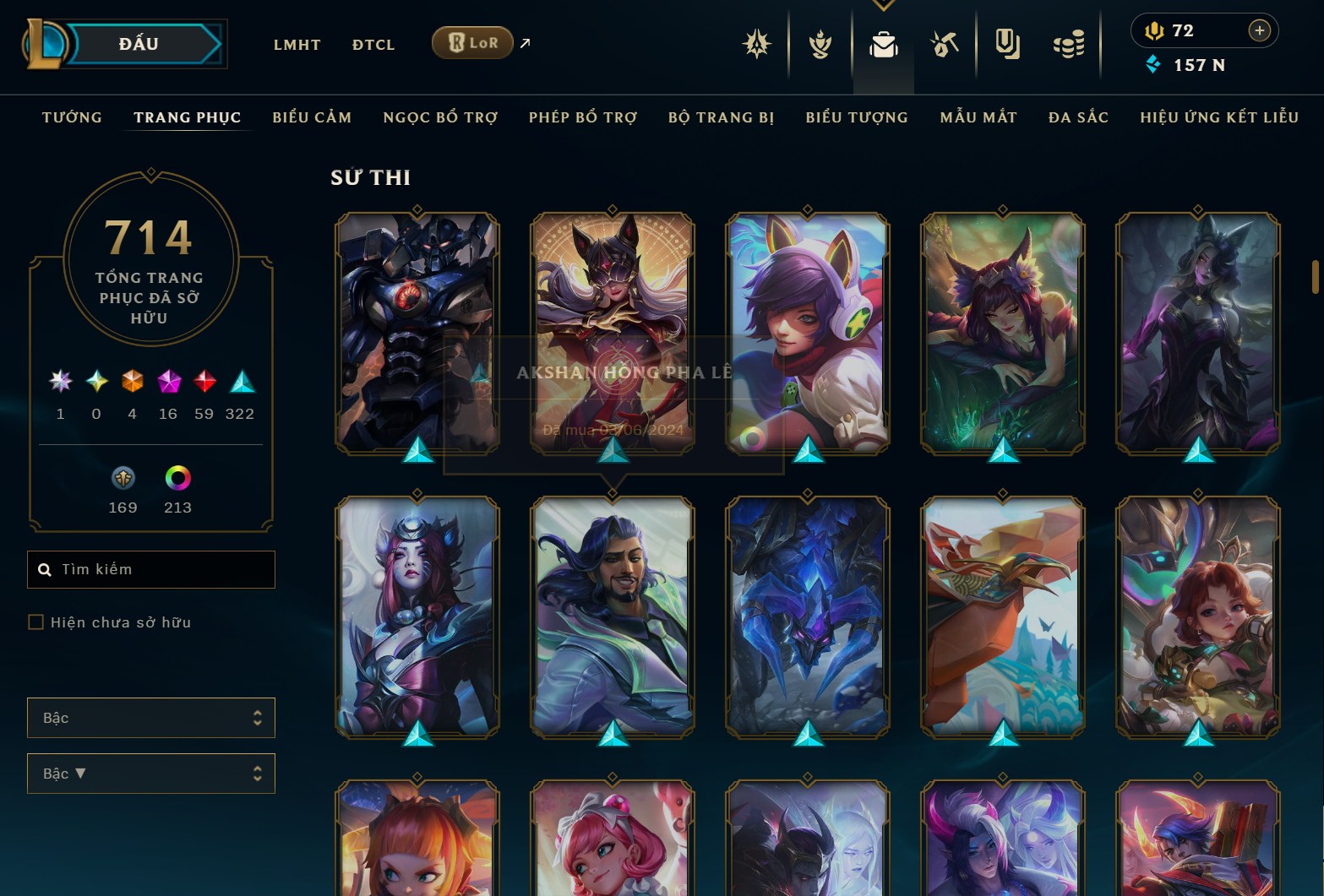Click the missions burst icon in top bar
The width and height of the screenshot is (1324, 896).
point(758,46)
